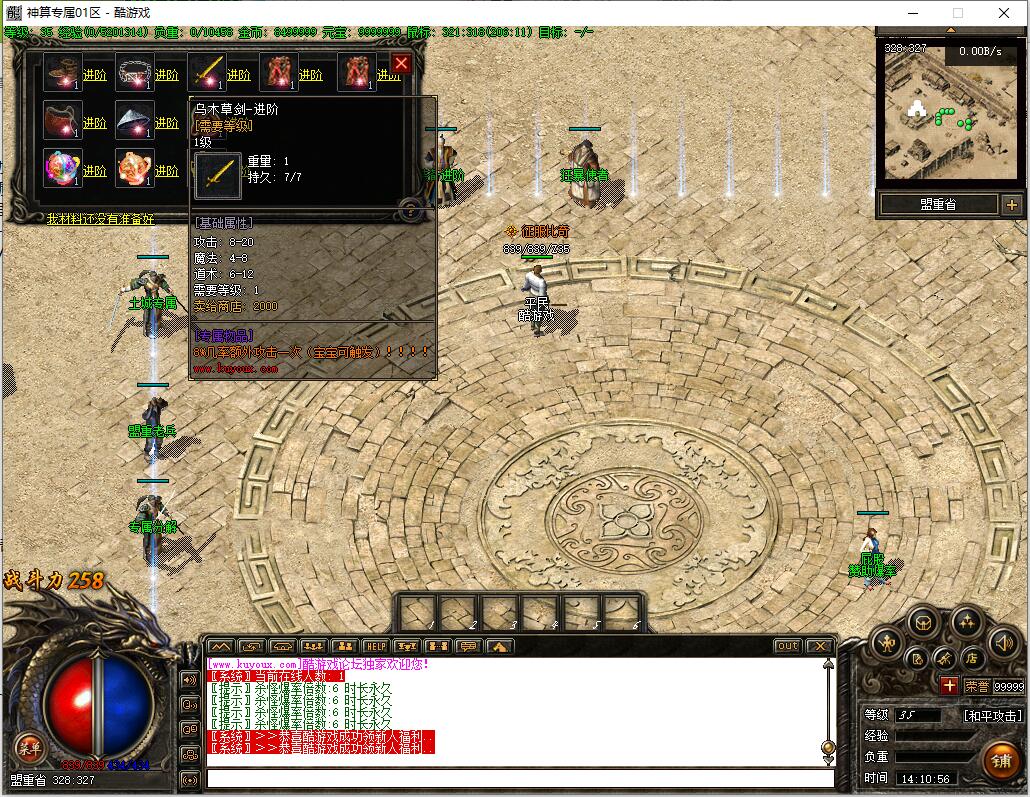Click the 我材料还没有准备好 link
Screen dimensions: 1030x797
click(100, 218)
